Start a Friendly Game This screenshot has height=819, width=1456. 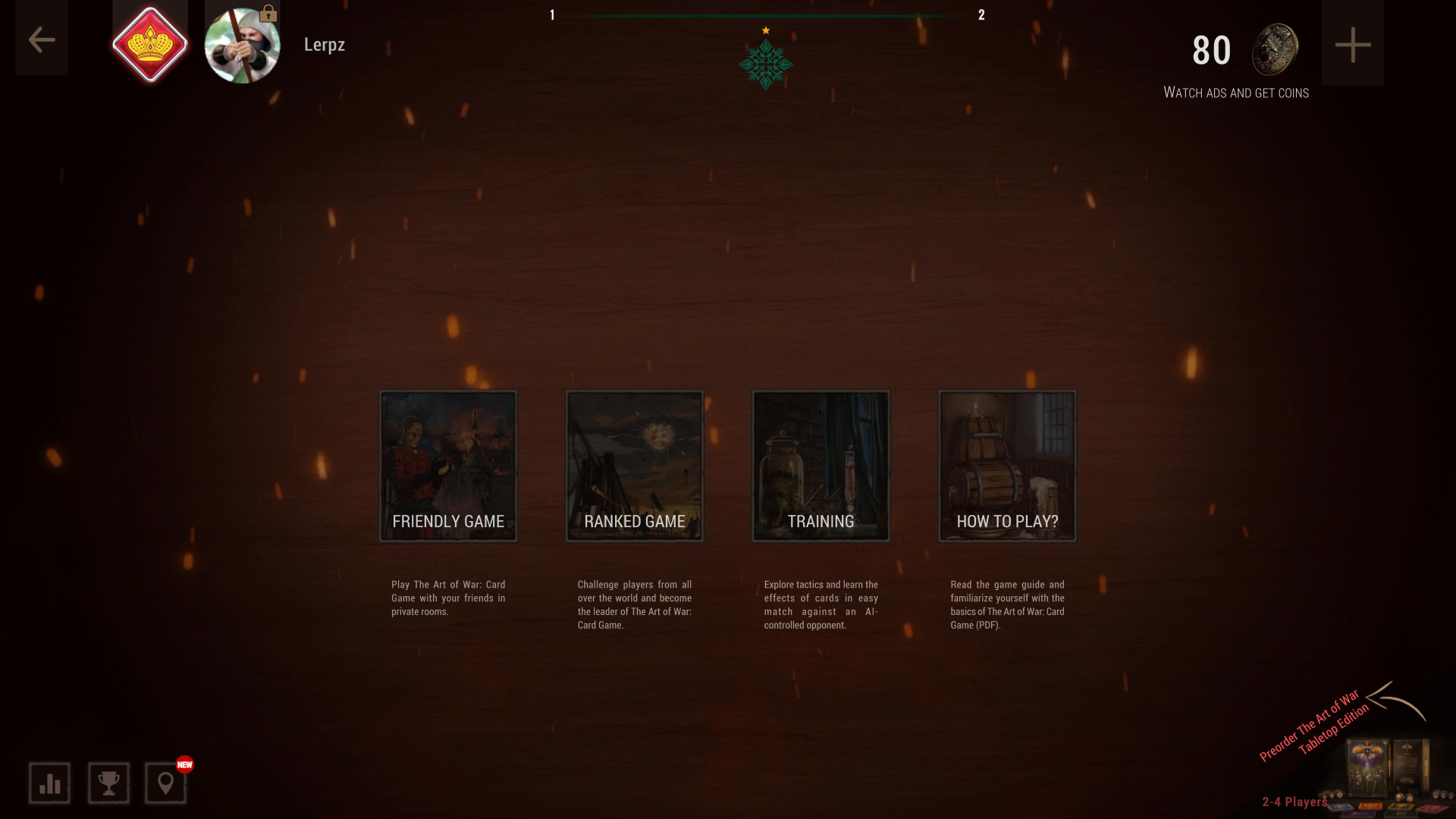(x=447, y=465)
